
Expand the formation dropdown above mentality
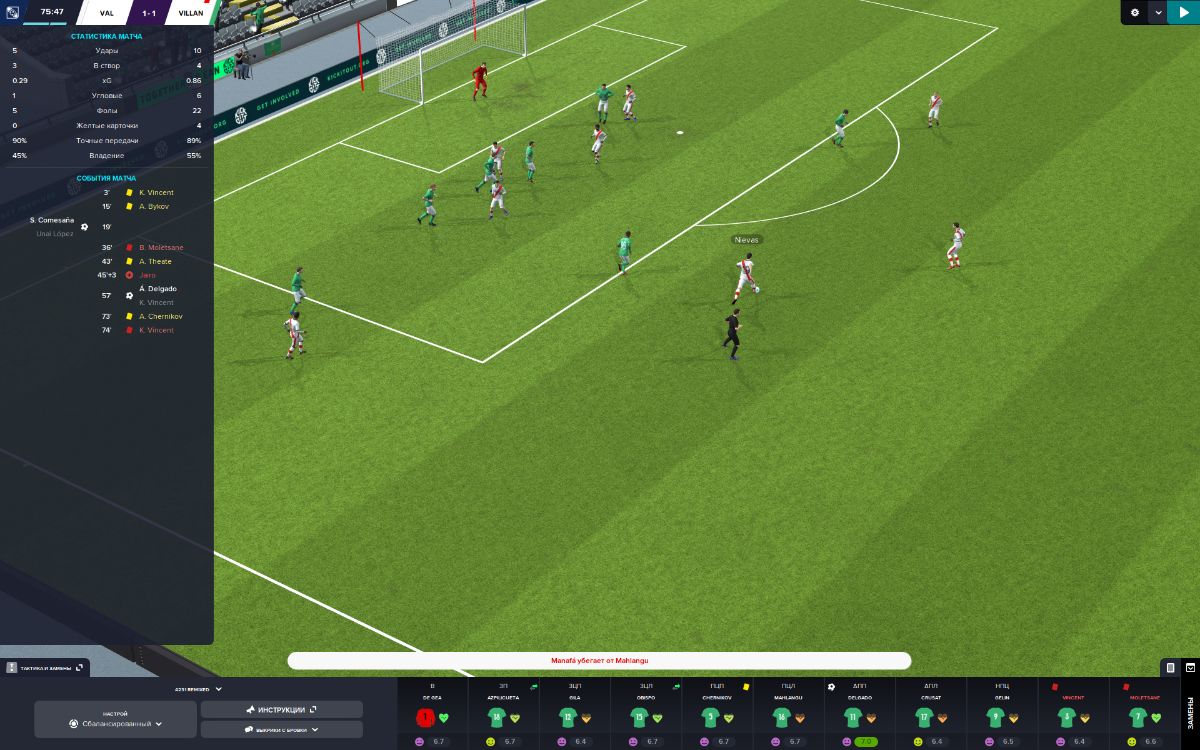tap(198, 689)
